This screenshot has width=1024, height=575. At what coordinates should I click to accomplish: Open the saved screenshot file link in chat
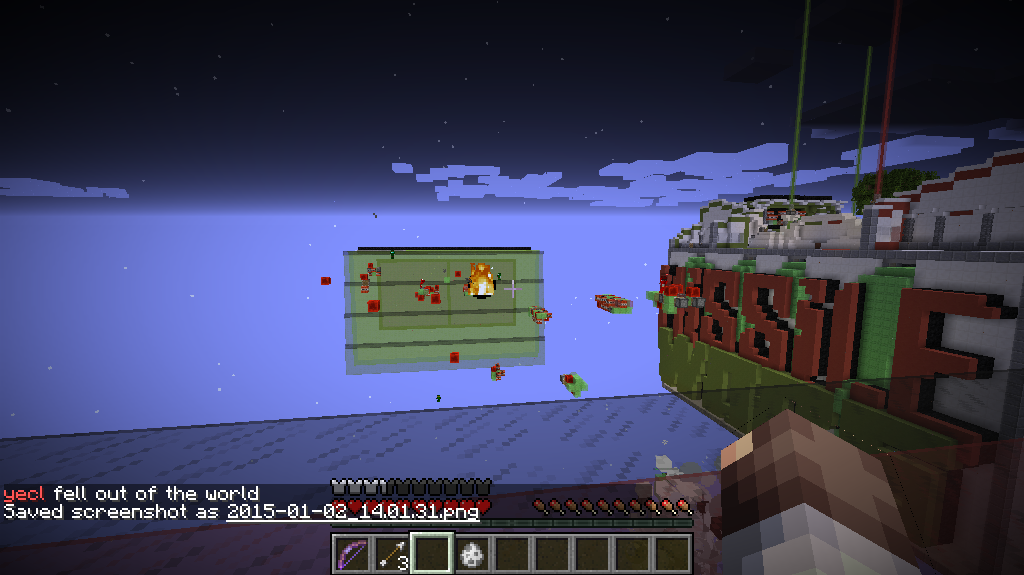[352, 511]
